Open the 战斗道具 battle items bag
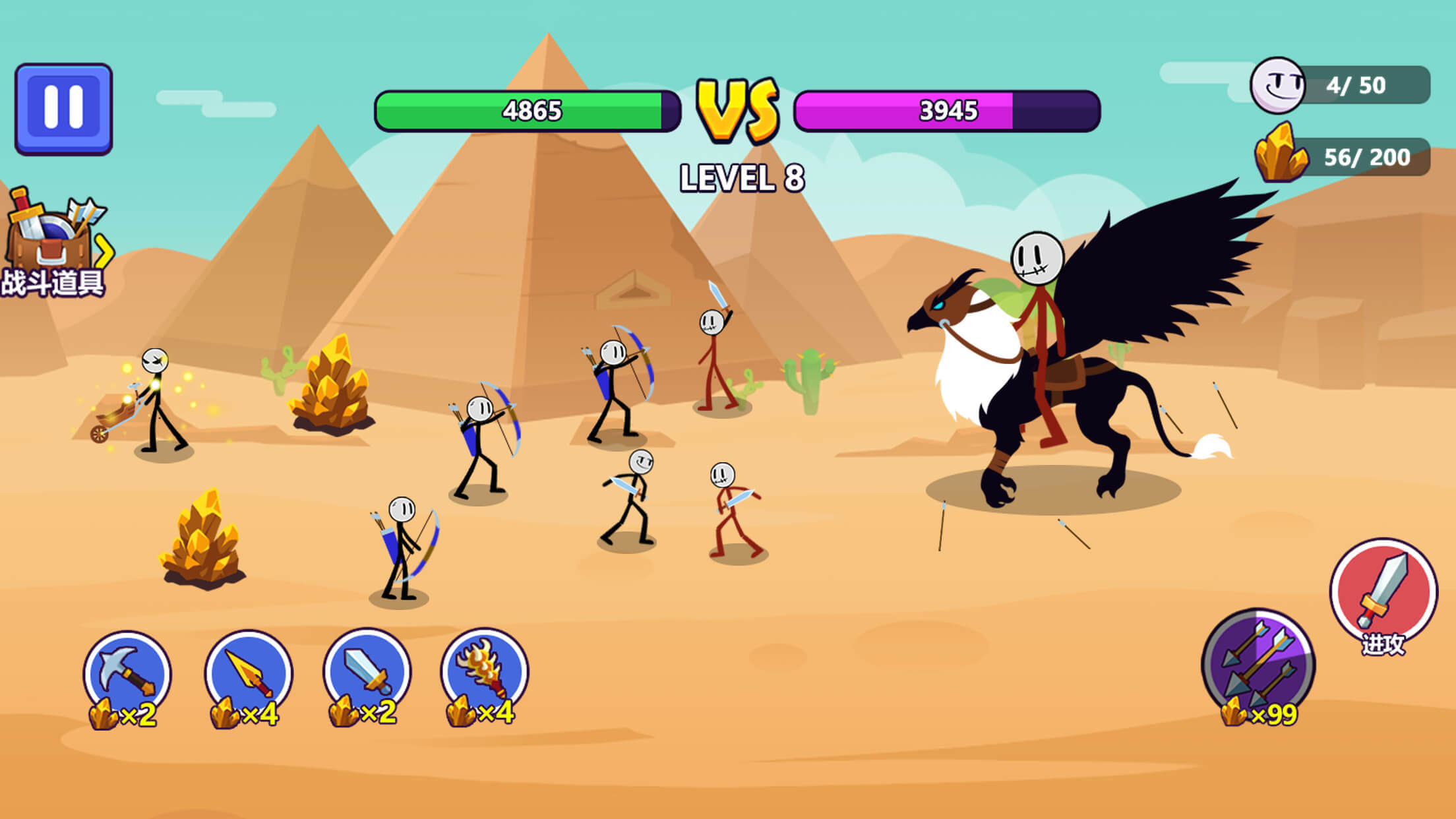 point(46,234)
